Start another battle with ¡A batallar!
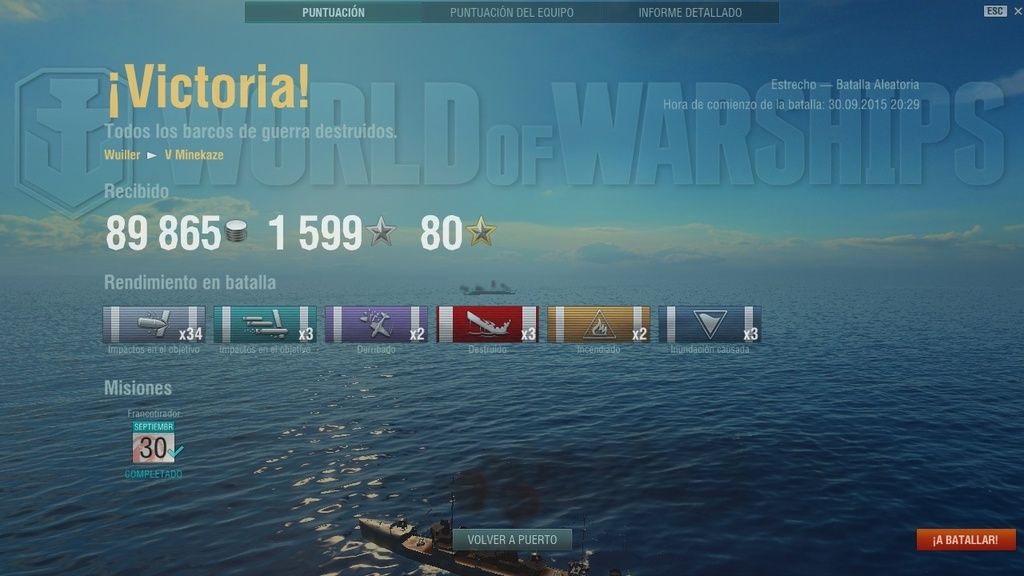This screenshot has width=1024, height=576. [x=965, y=540]
